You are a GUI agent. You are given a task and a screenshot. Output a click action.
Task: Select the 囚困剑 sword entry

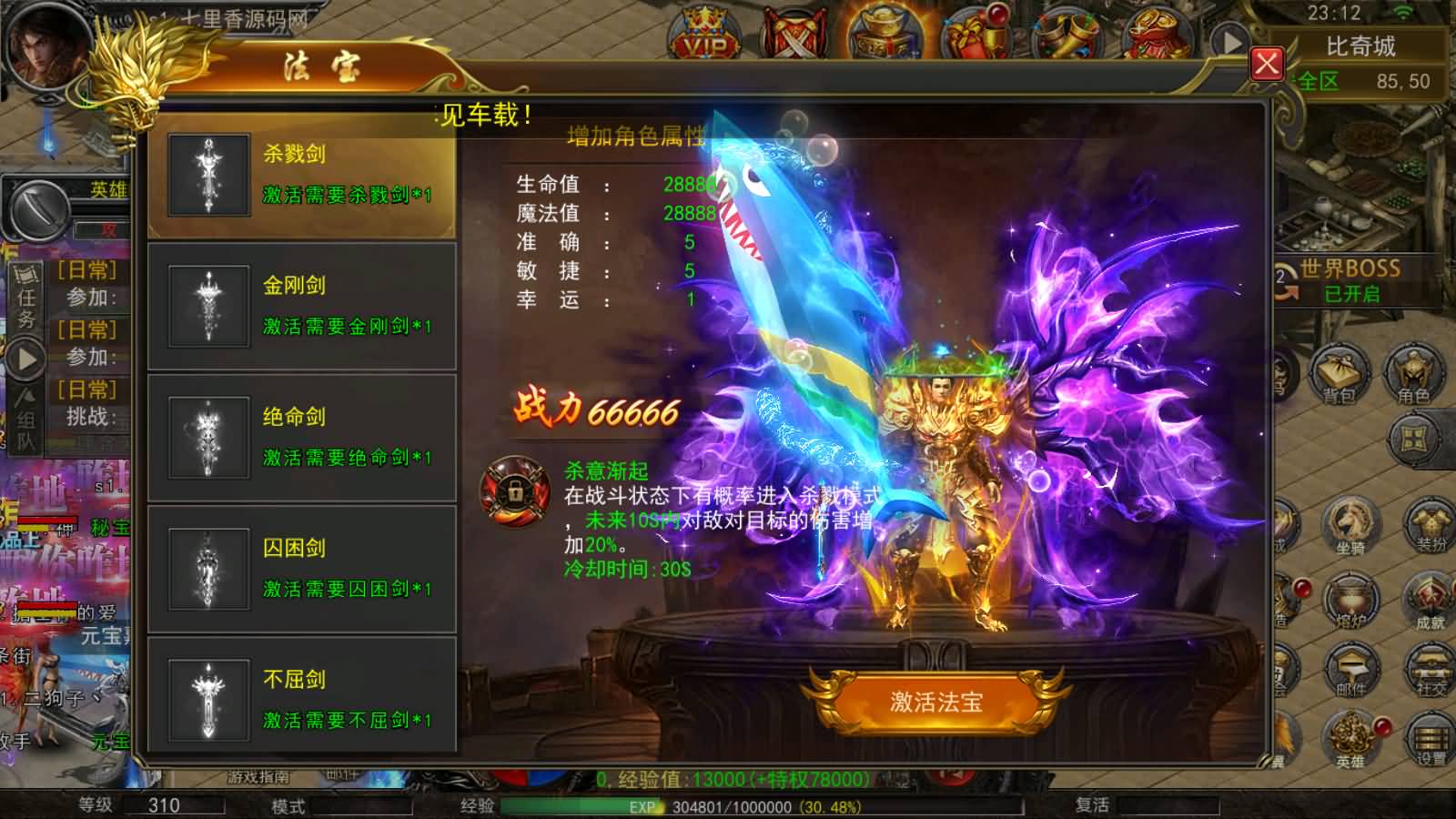(x=300, y=569)
